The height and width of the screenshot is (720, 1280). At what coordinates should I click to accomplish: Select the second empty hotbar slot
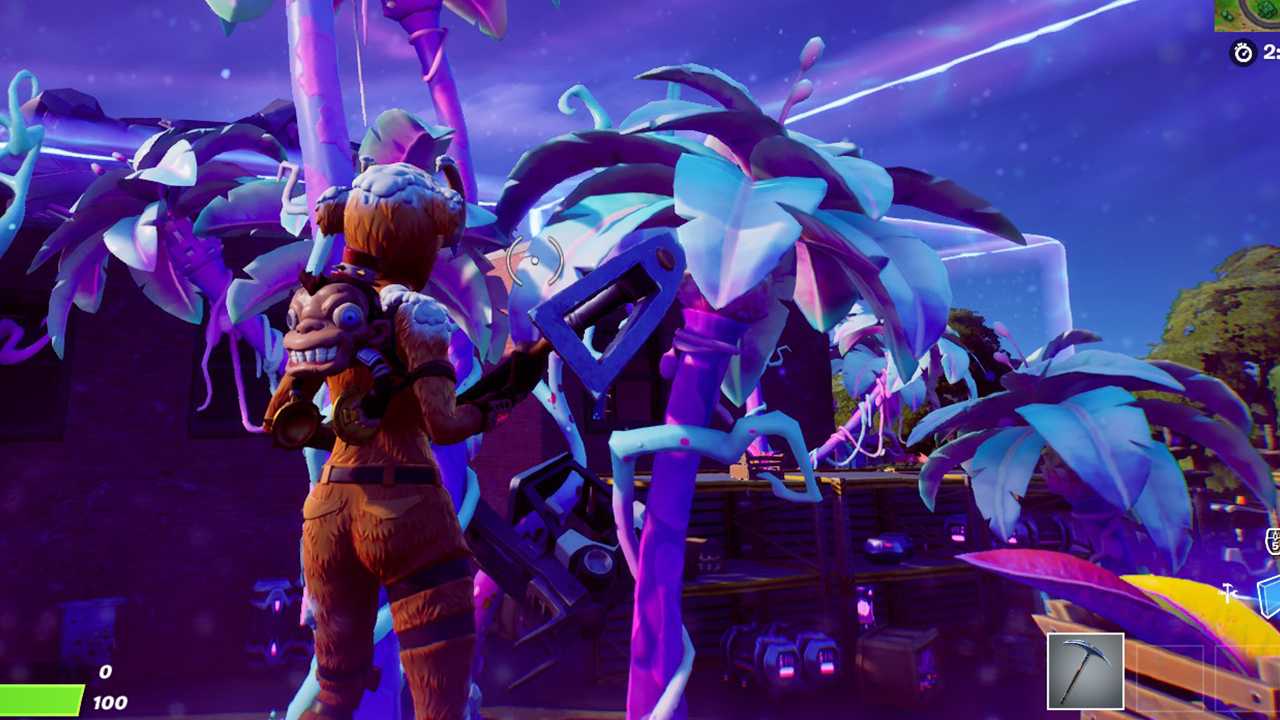(x=1170, y=678)
